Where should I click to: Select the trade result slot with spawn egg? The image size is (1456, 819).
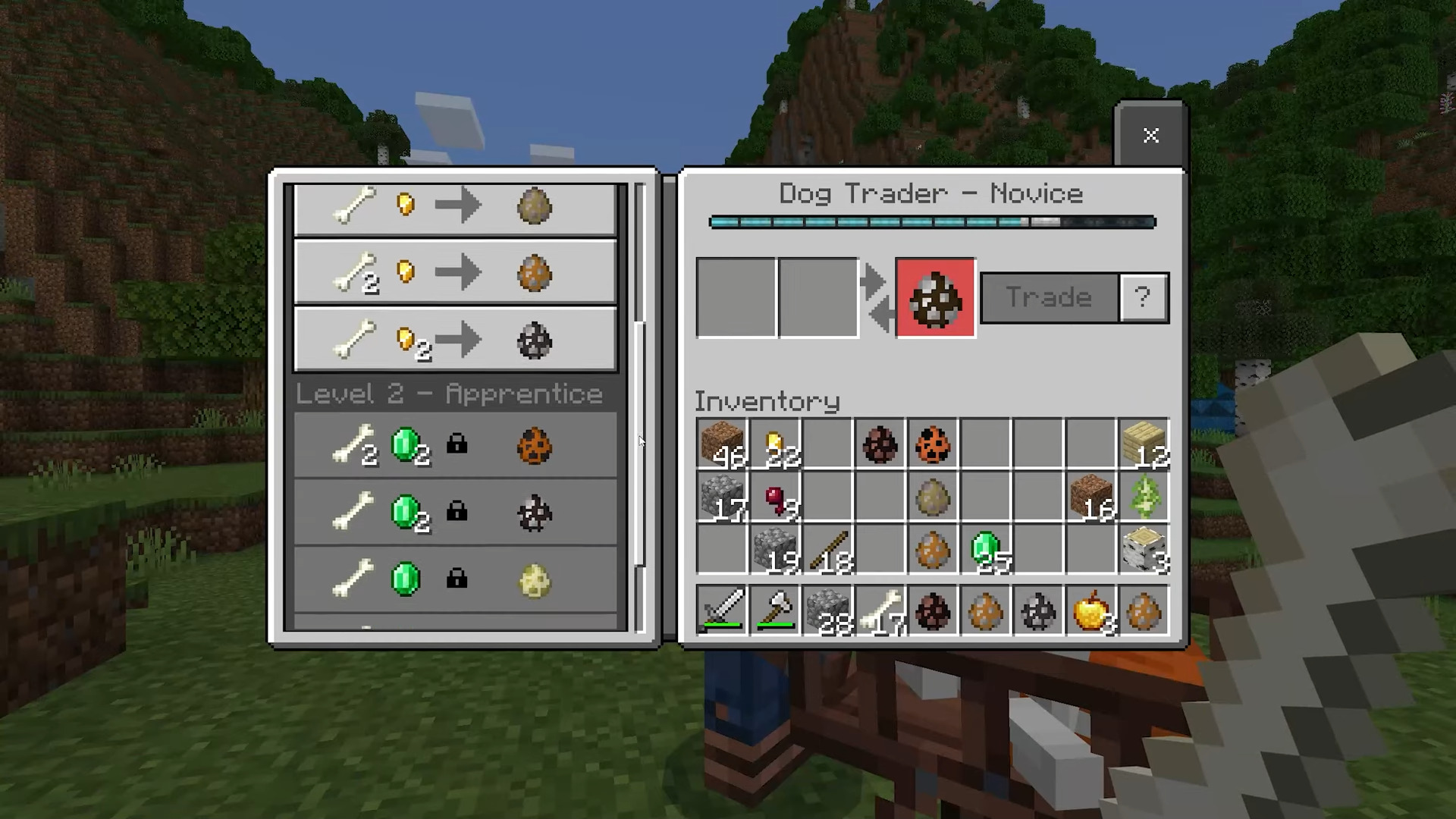(935, 297)
